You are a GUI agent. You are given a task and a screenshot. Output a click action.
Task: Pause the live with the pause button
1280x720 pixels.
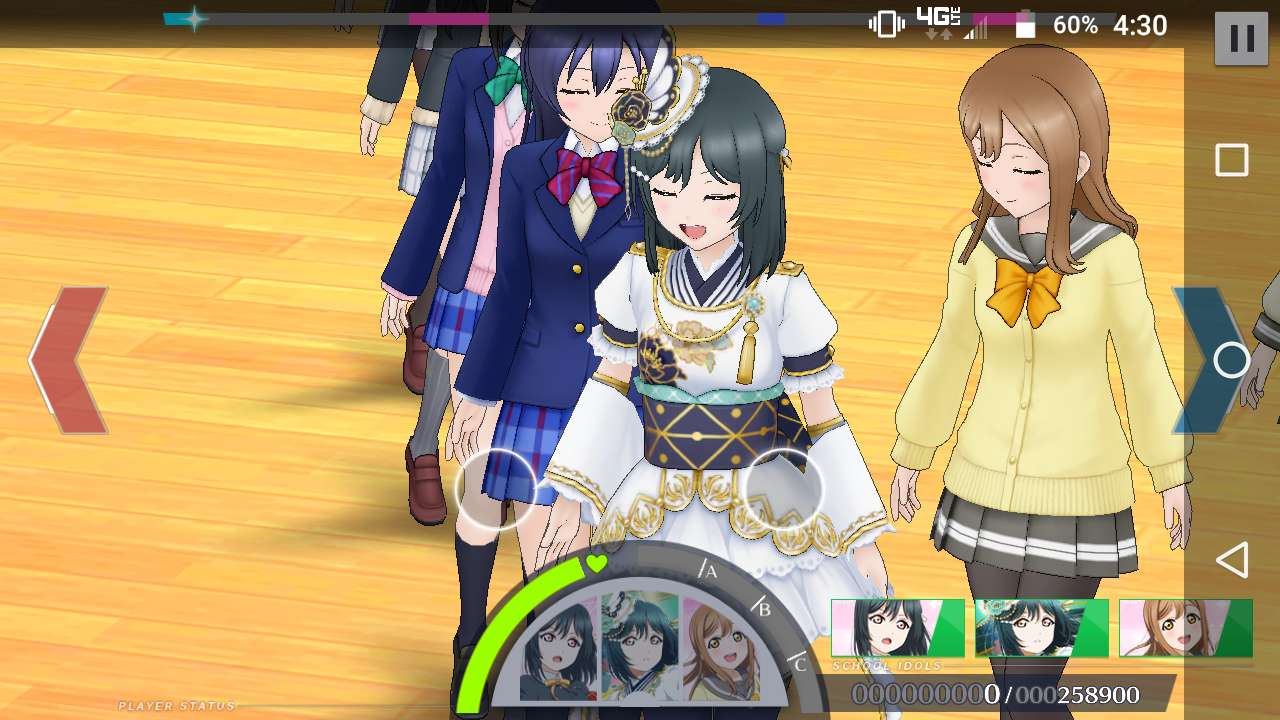[1241, 38]
